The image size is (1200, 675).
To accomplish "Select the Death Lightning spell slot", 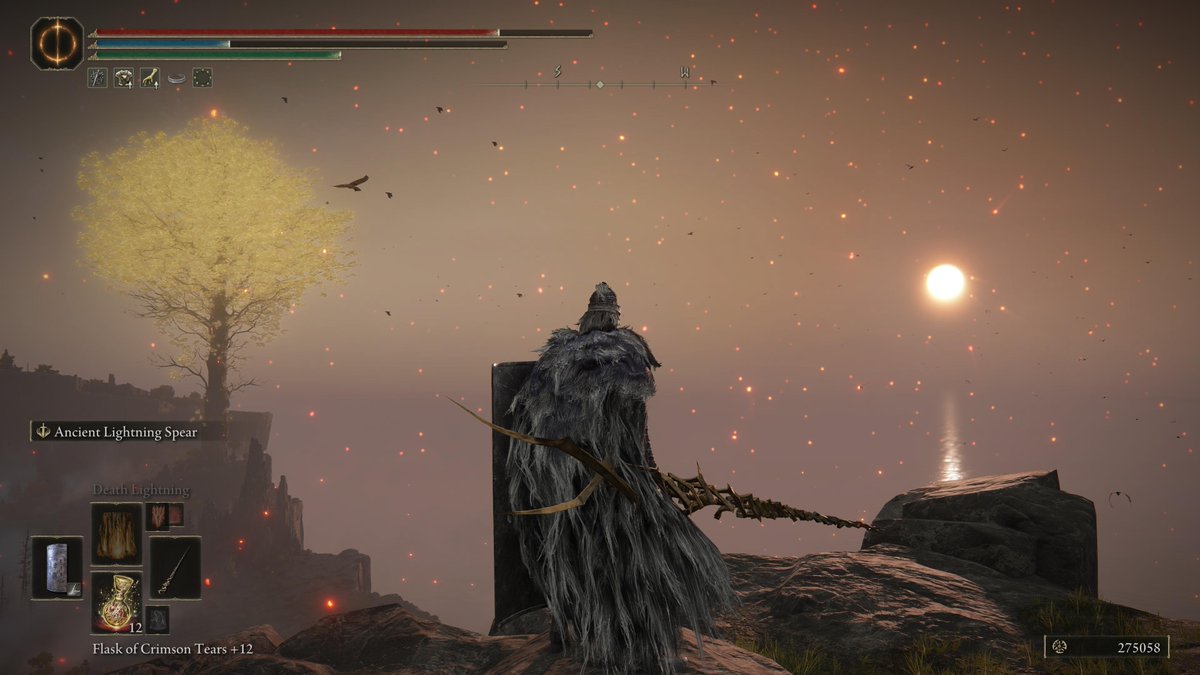I will coord(116,533).
